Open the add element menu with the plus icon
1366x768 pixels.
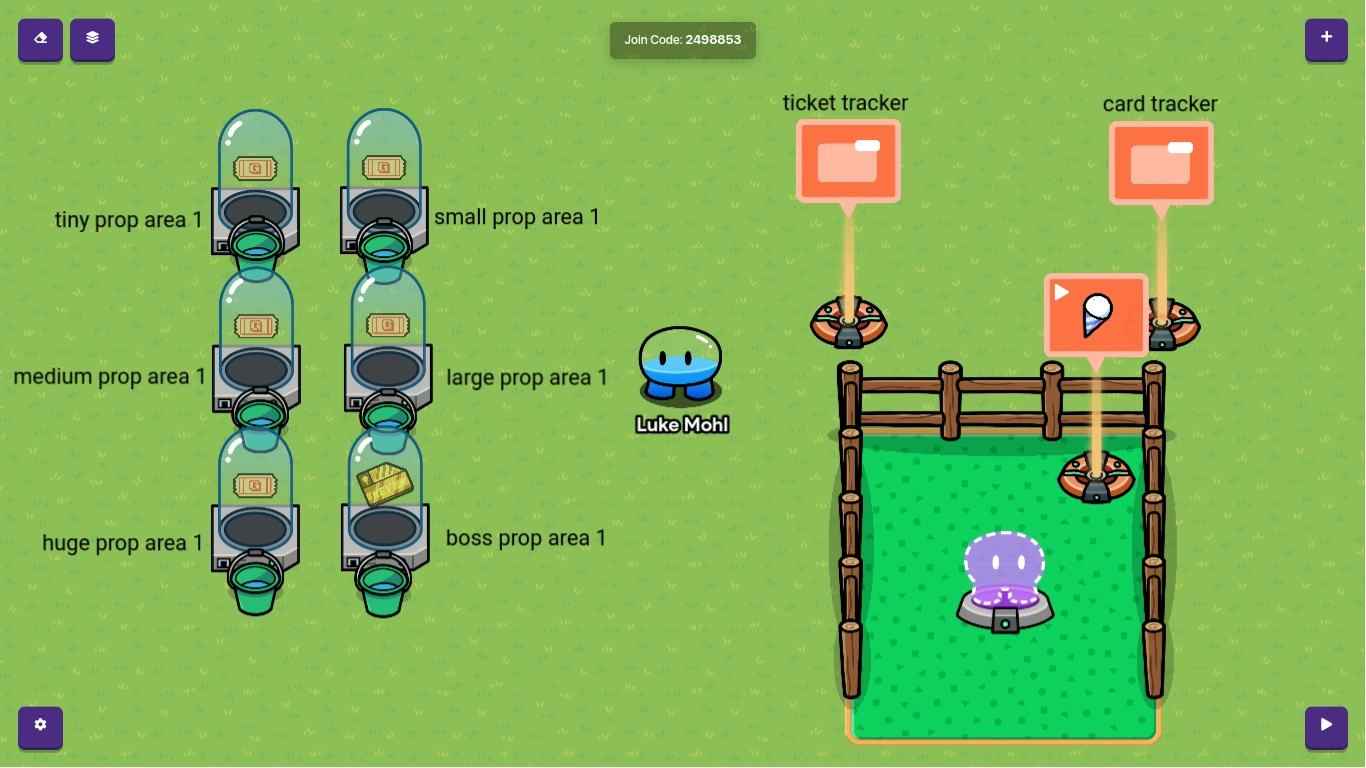[x=1326, y=37]
